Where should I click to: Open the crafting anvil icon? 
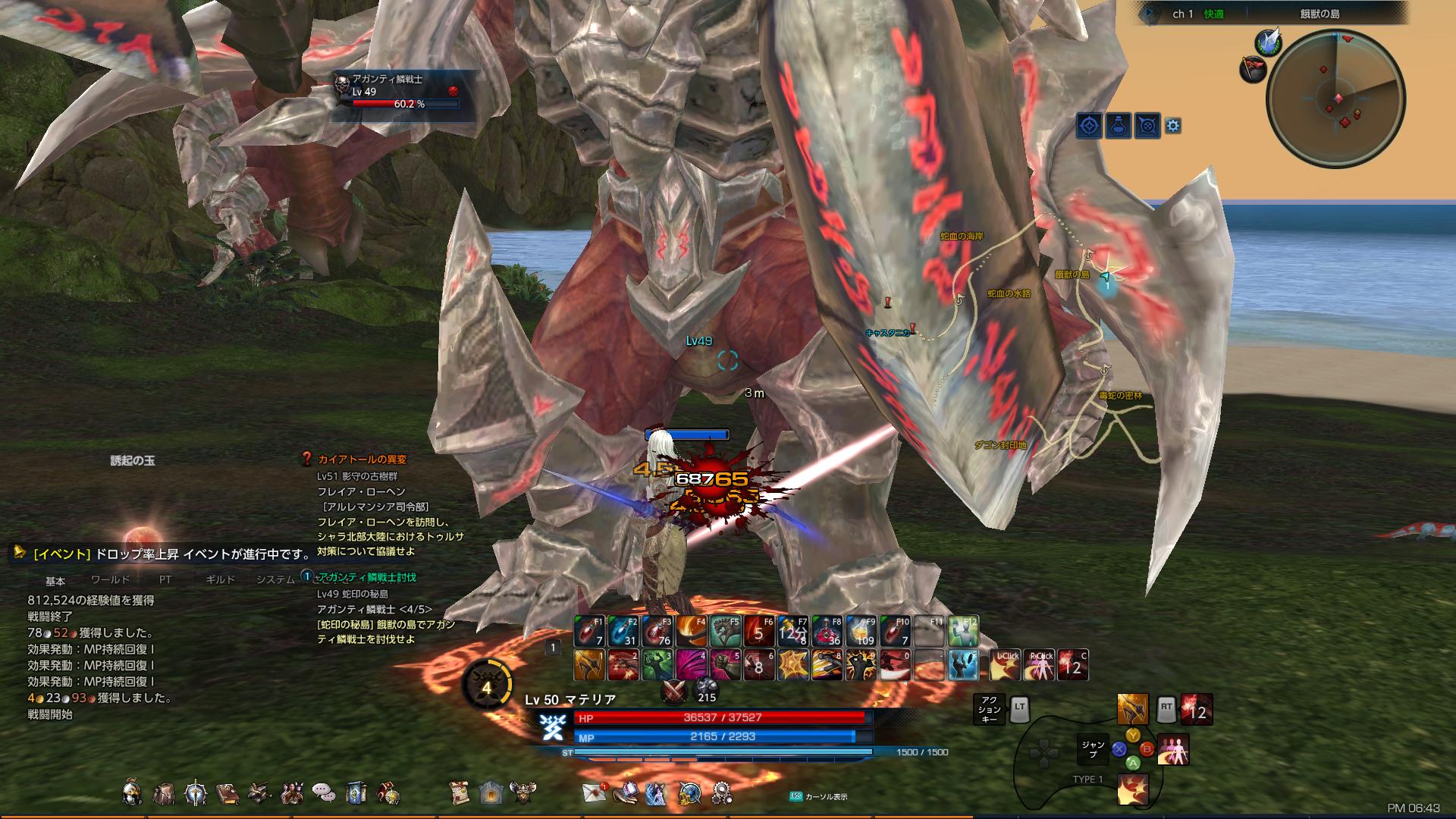(259, 792)
